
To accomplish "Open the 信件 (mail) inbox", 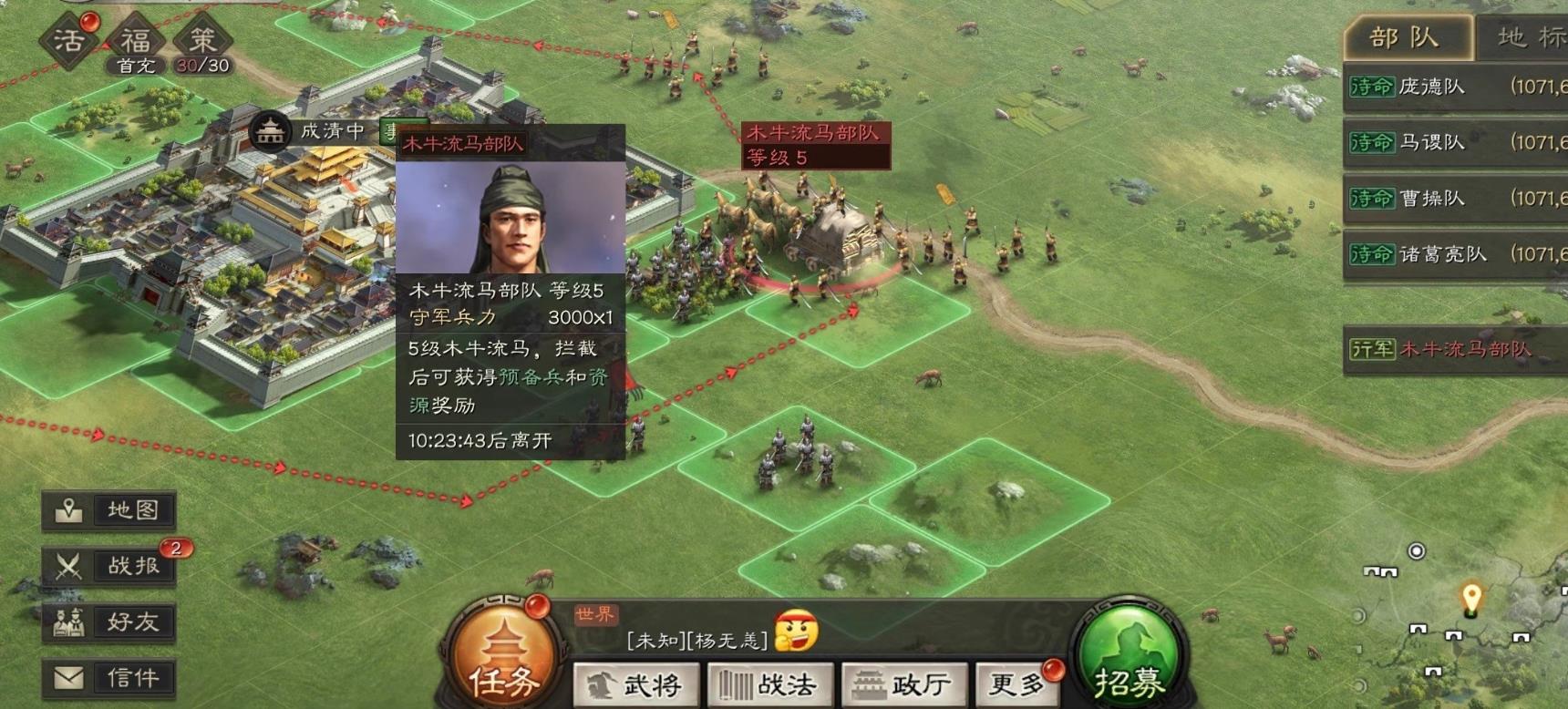I will click(108, 680).
